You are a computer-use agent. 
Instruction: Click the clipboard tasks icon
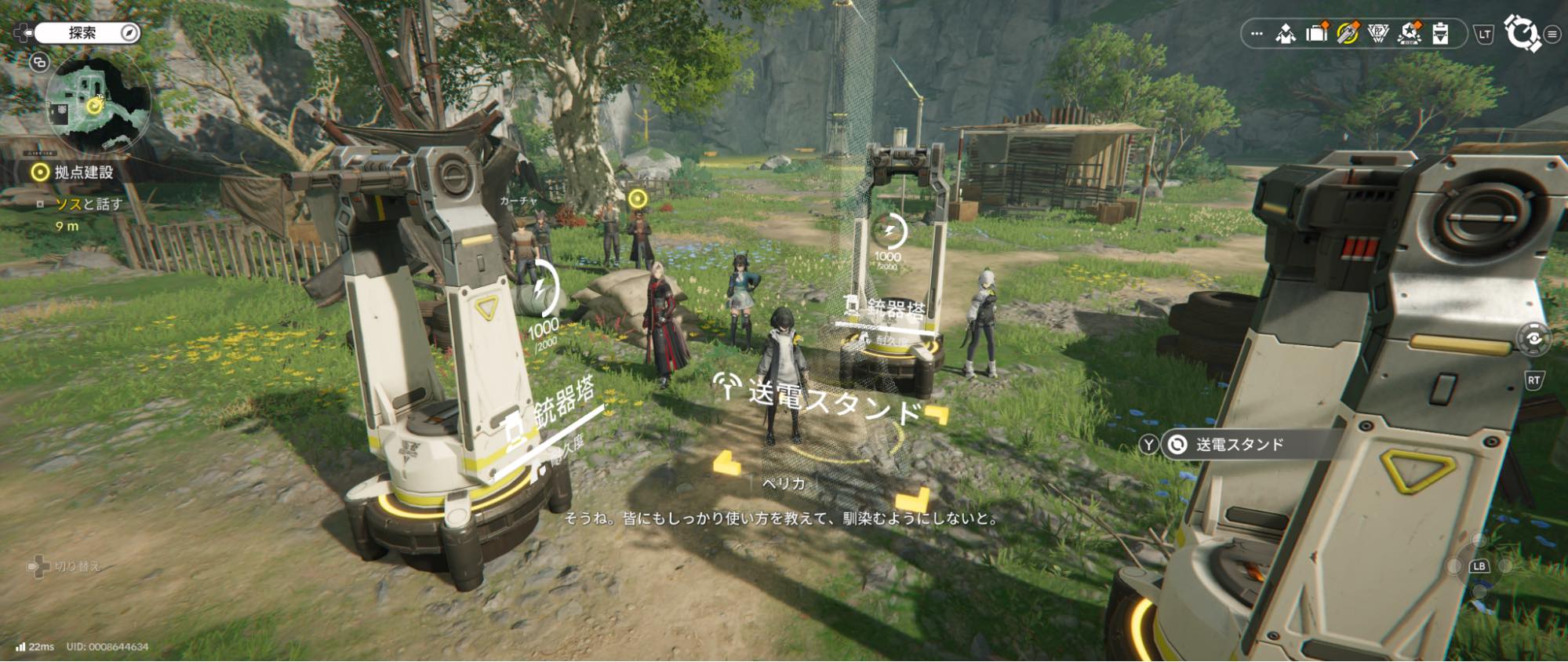click(1441, 34)
